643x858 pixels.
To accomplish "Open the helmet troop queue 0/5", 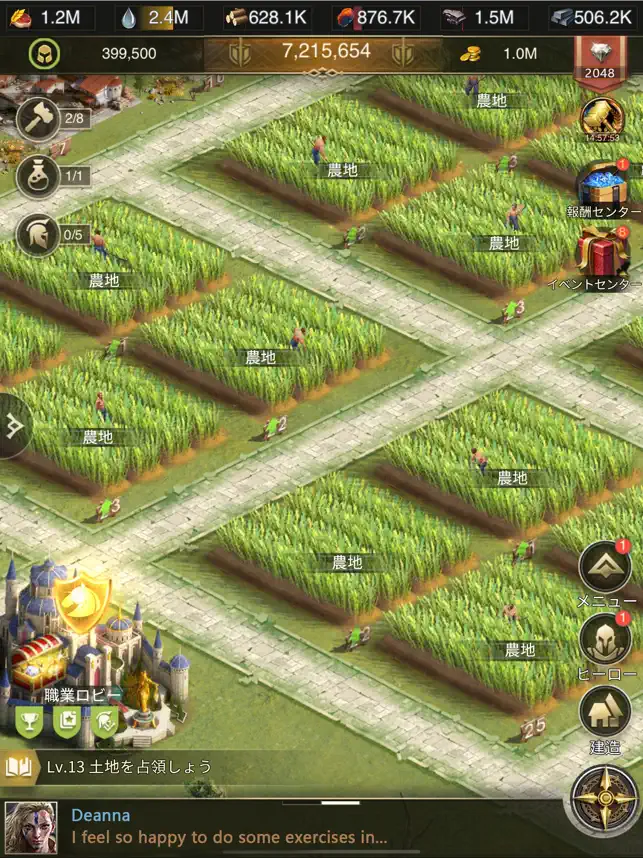I will [x=36, y=235].
